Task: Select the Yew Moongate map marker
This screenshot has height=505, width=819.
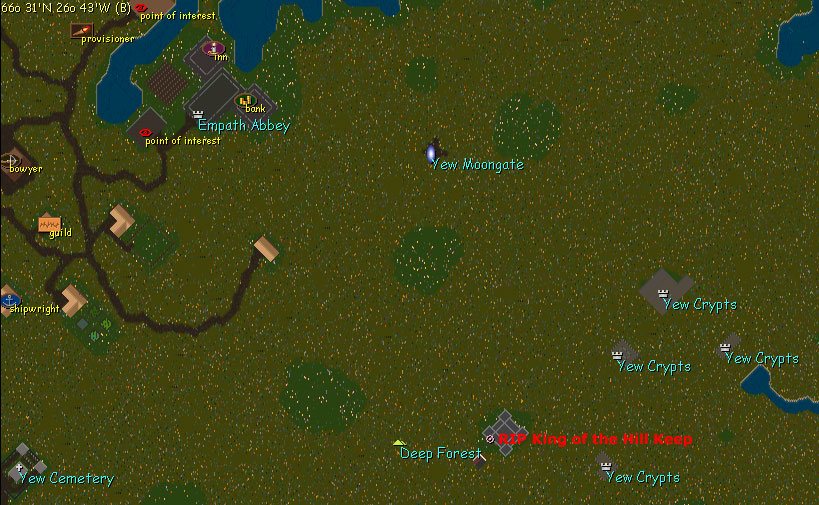Action: click(x=432, y=154)
